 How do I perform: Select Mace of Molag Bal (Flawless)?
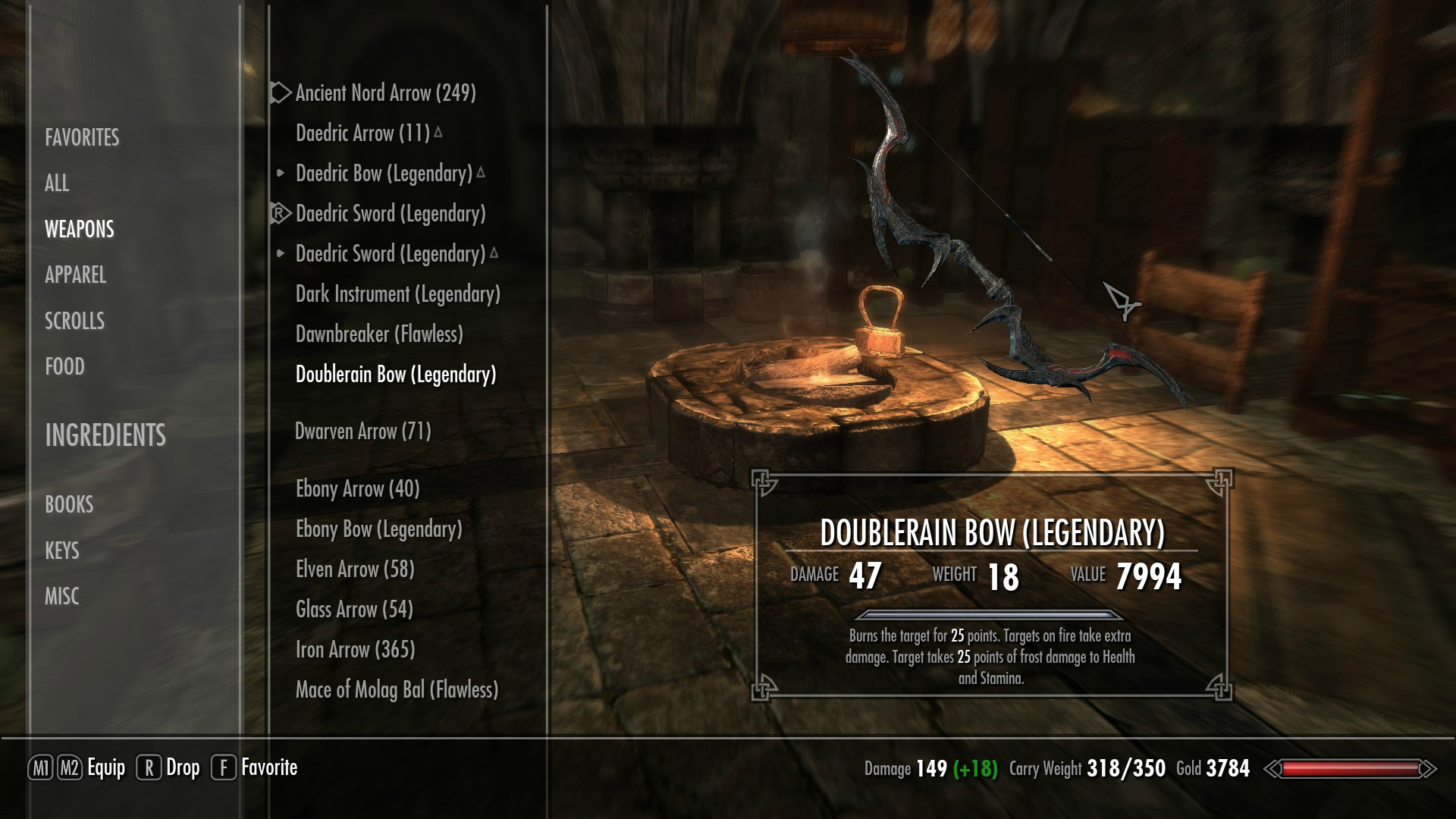pyautogui.click(x=397, y=690)
